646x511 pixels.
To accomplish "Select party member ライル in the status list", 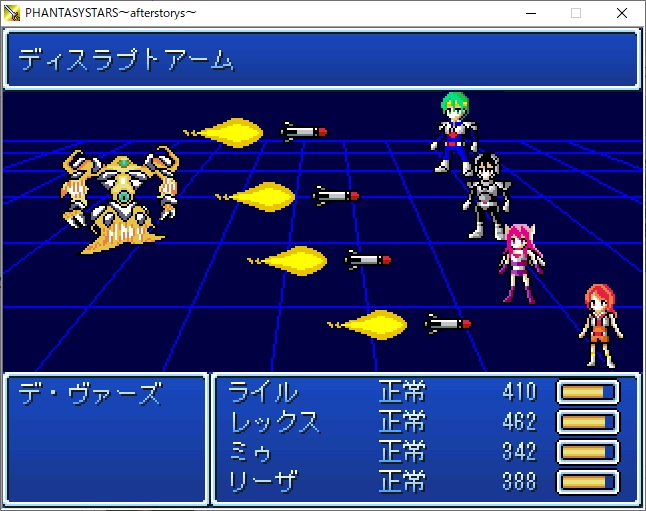I will (263, 392).
